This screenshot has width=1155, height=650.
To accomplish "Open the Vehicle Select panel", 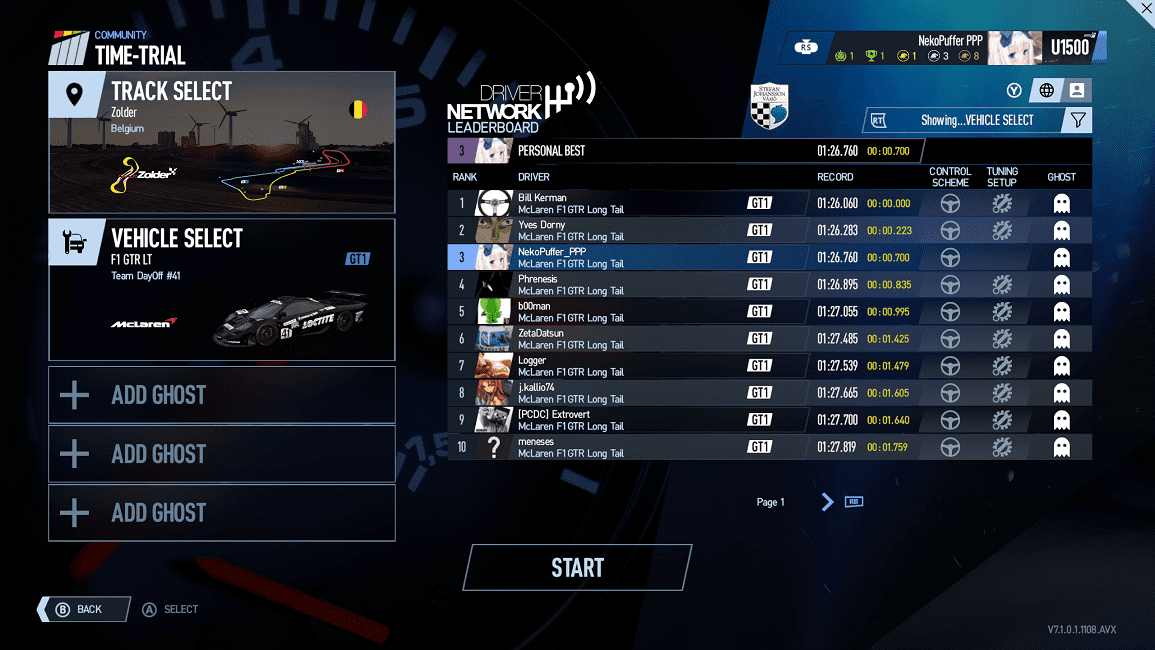I will (x=221, y=289).
